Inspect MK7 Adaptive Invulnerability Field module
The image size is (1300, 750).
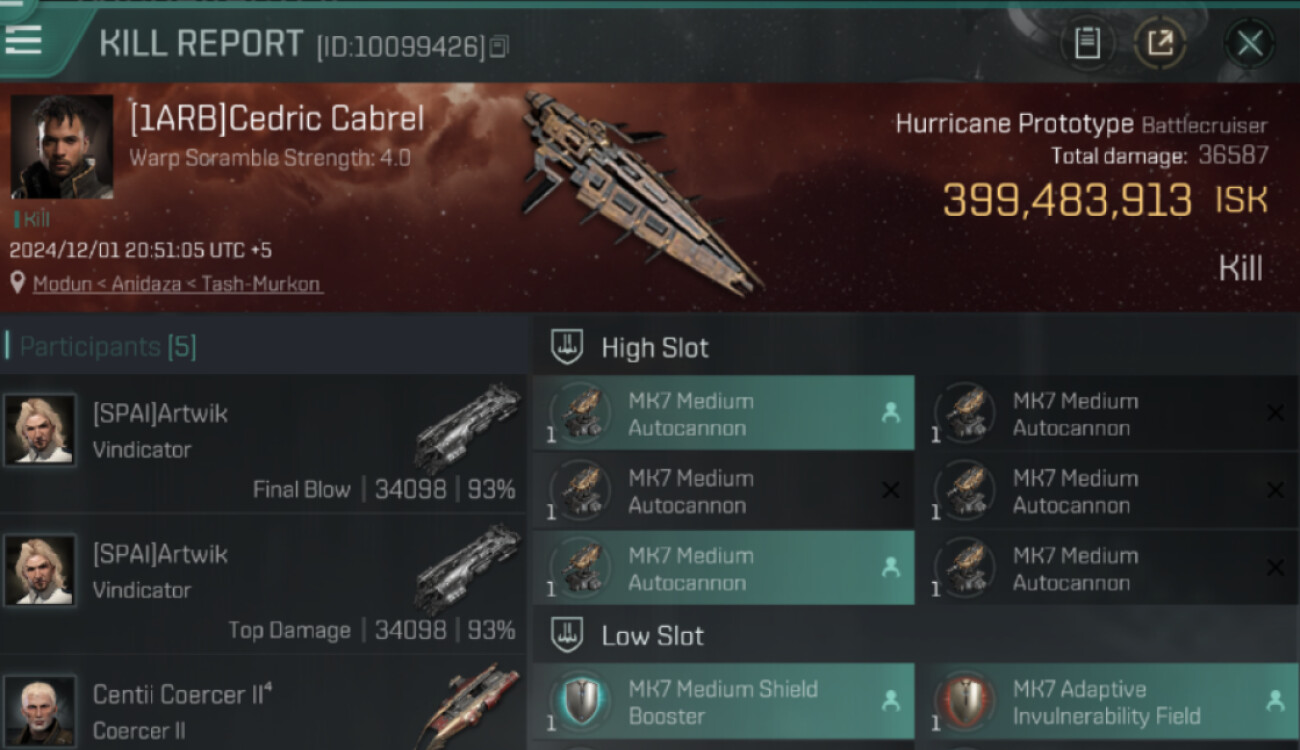(1106, 702)
